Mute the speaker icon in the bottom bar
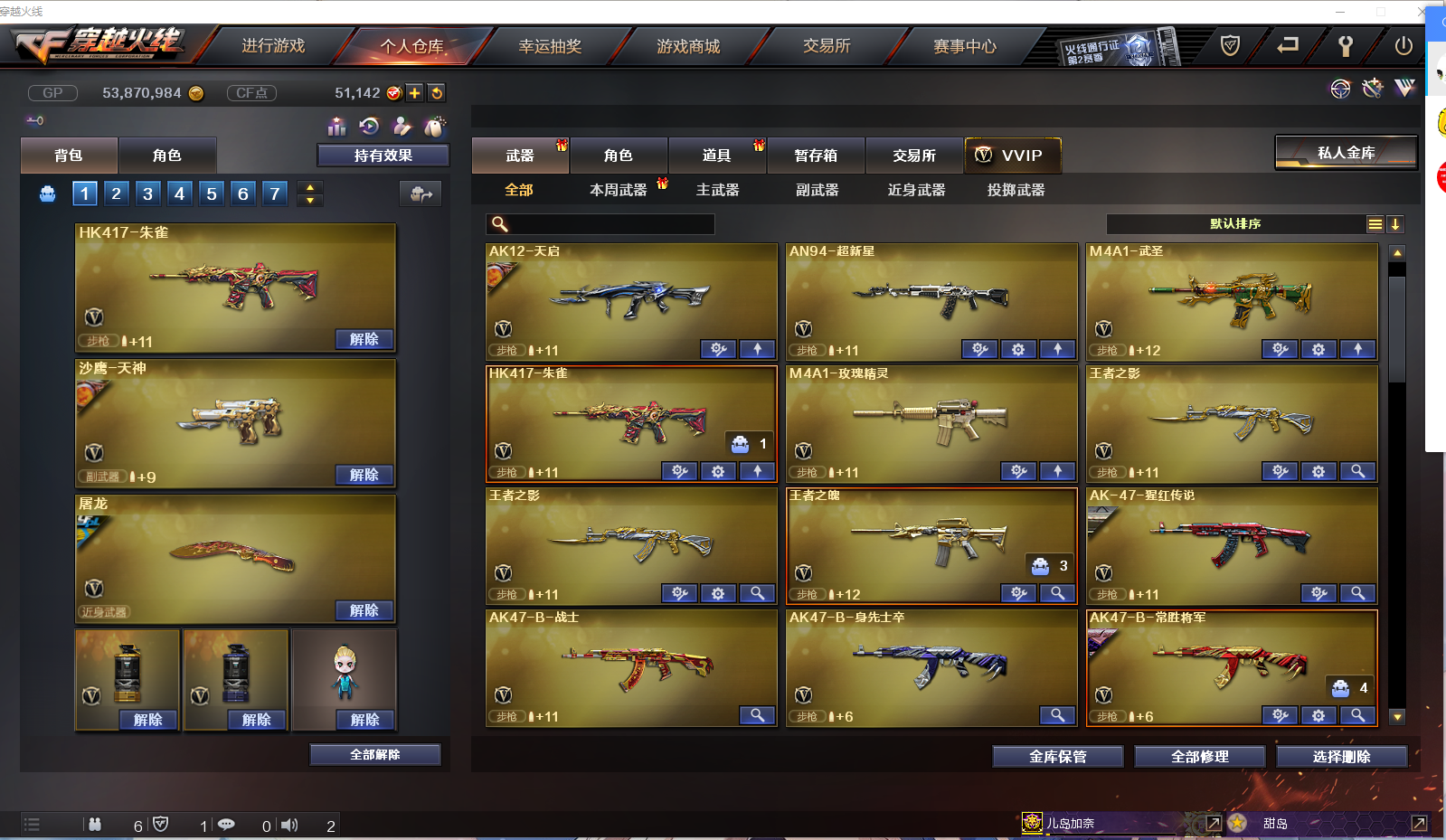1446x840 pixels. click(289, 825)
